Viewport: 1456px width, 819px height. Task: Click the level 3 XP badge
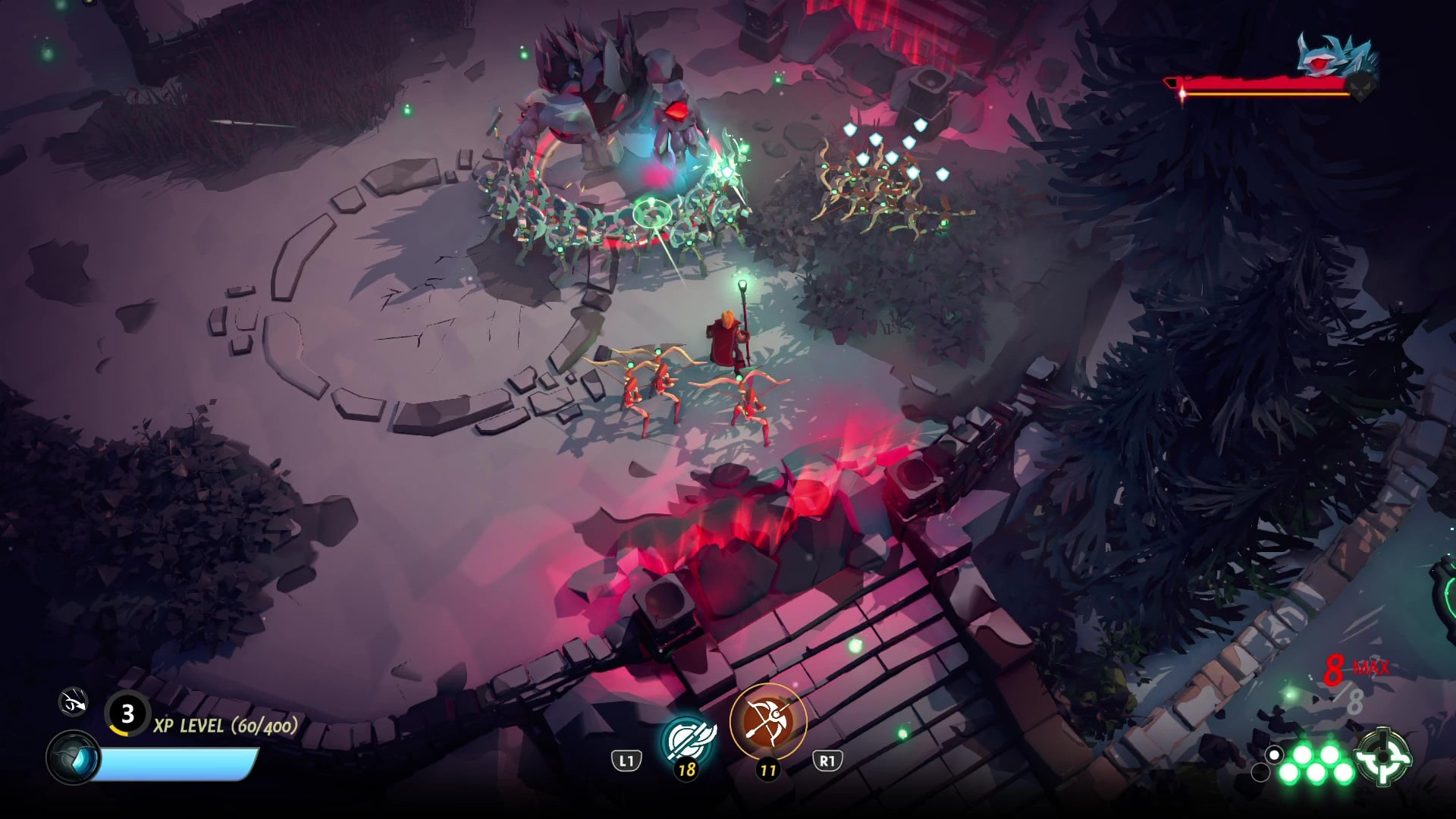[127, 714]
